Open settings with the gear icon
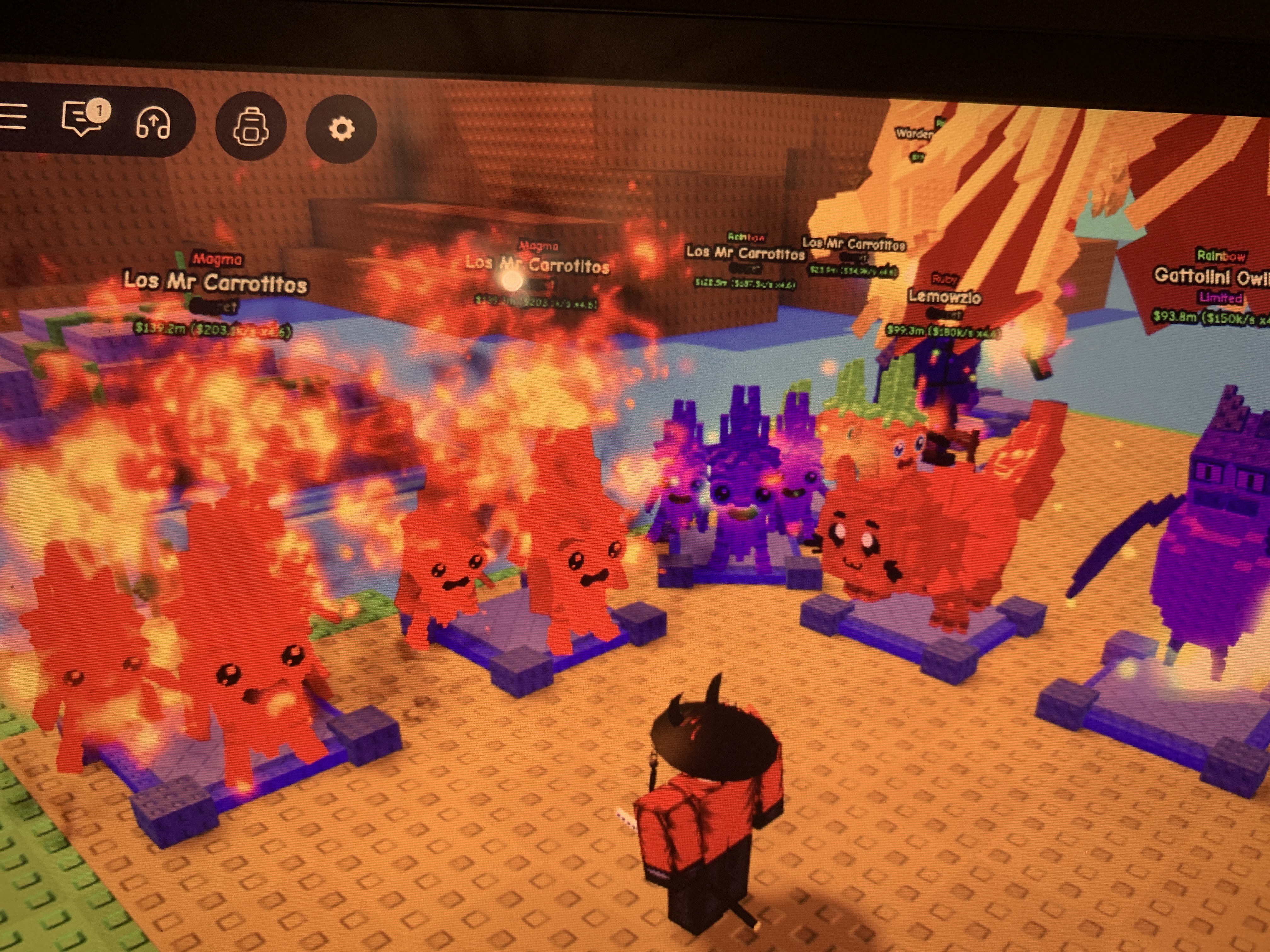The width and height of the screenshot is (1270, 952). 341,129
